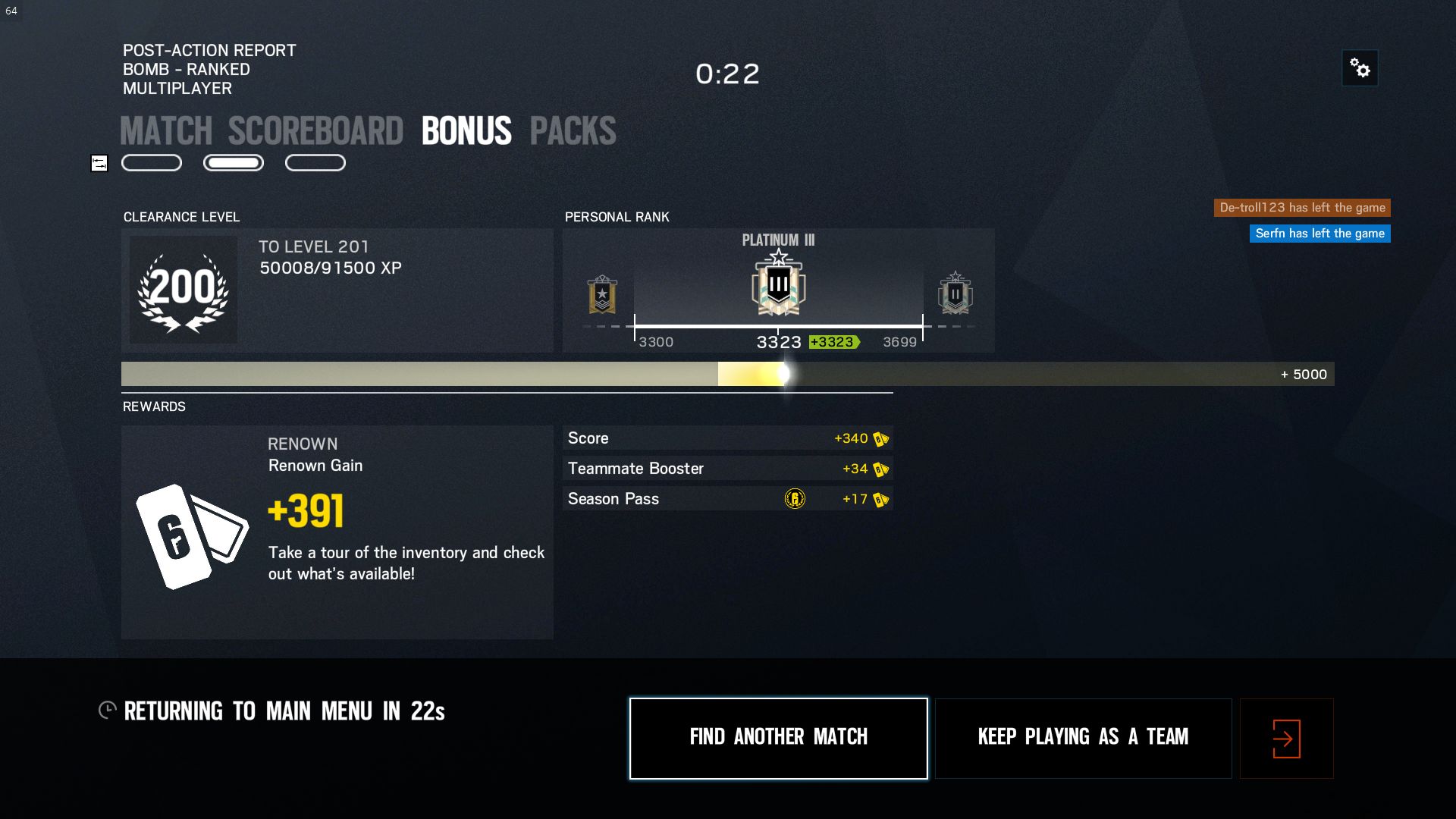The width and height of the screenshot is (1456, 819).
Task: Expand the Season Pass reward row
Action: 726,499
